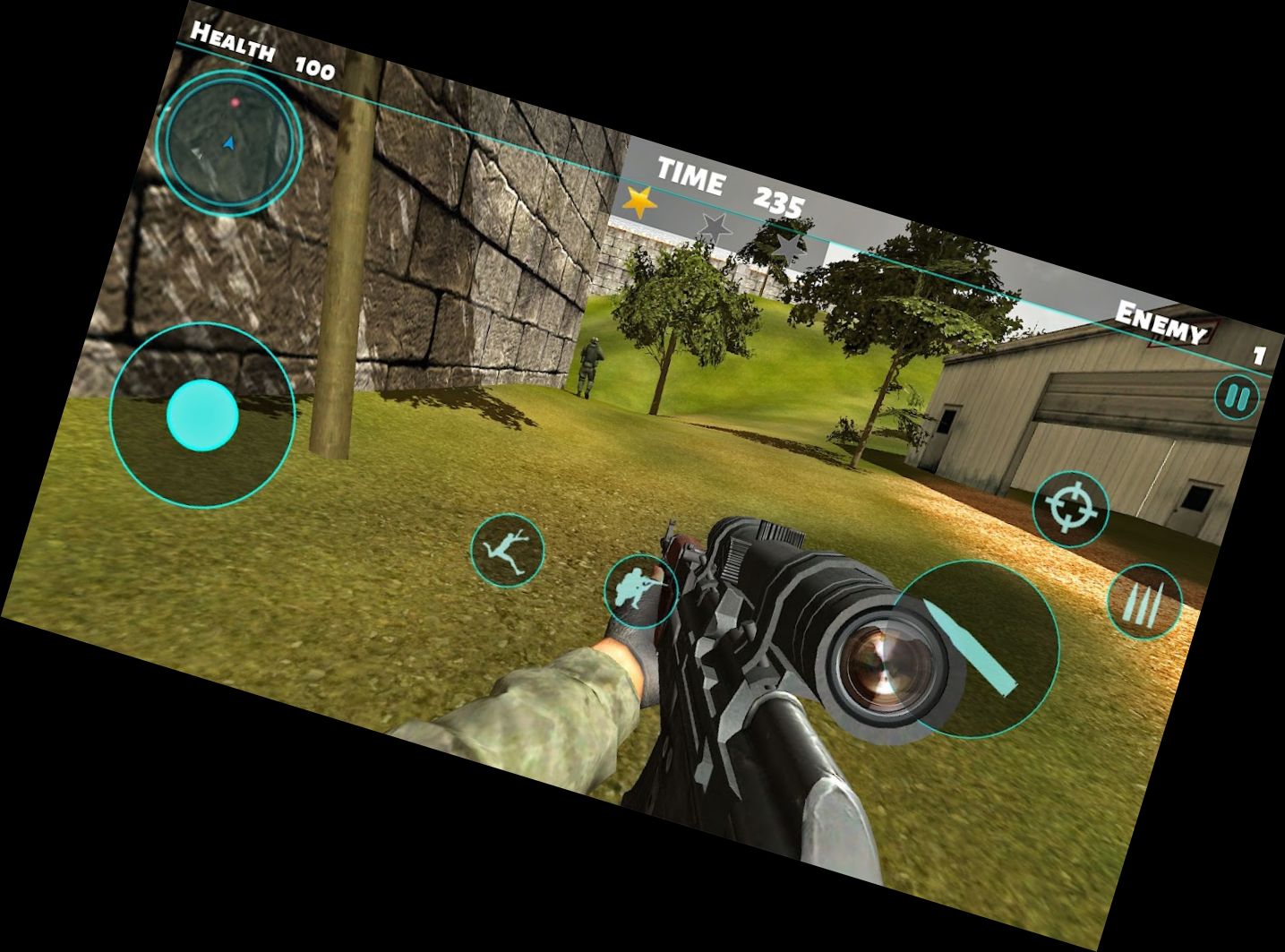Pause the game with the pause button

[x=1237, y=397]
